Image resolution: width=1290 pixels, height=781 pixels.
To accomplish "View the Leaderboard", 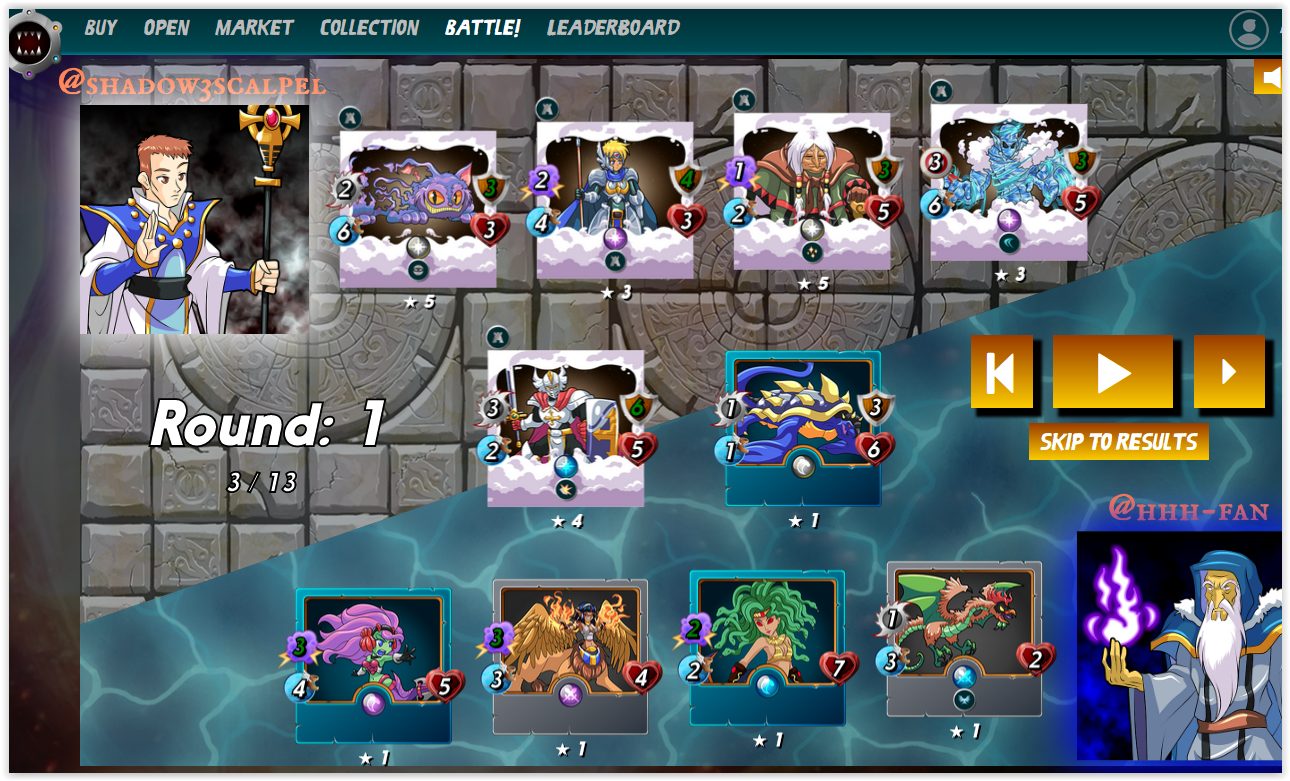I will tap(613, 28).
